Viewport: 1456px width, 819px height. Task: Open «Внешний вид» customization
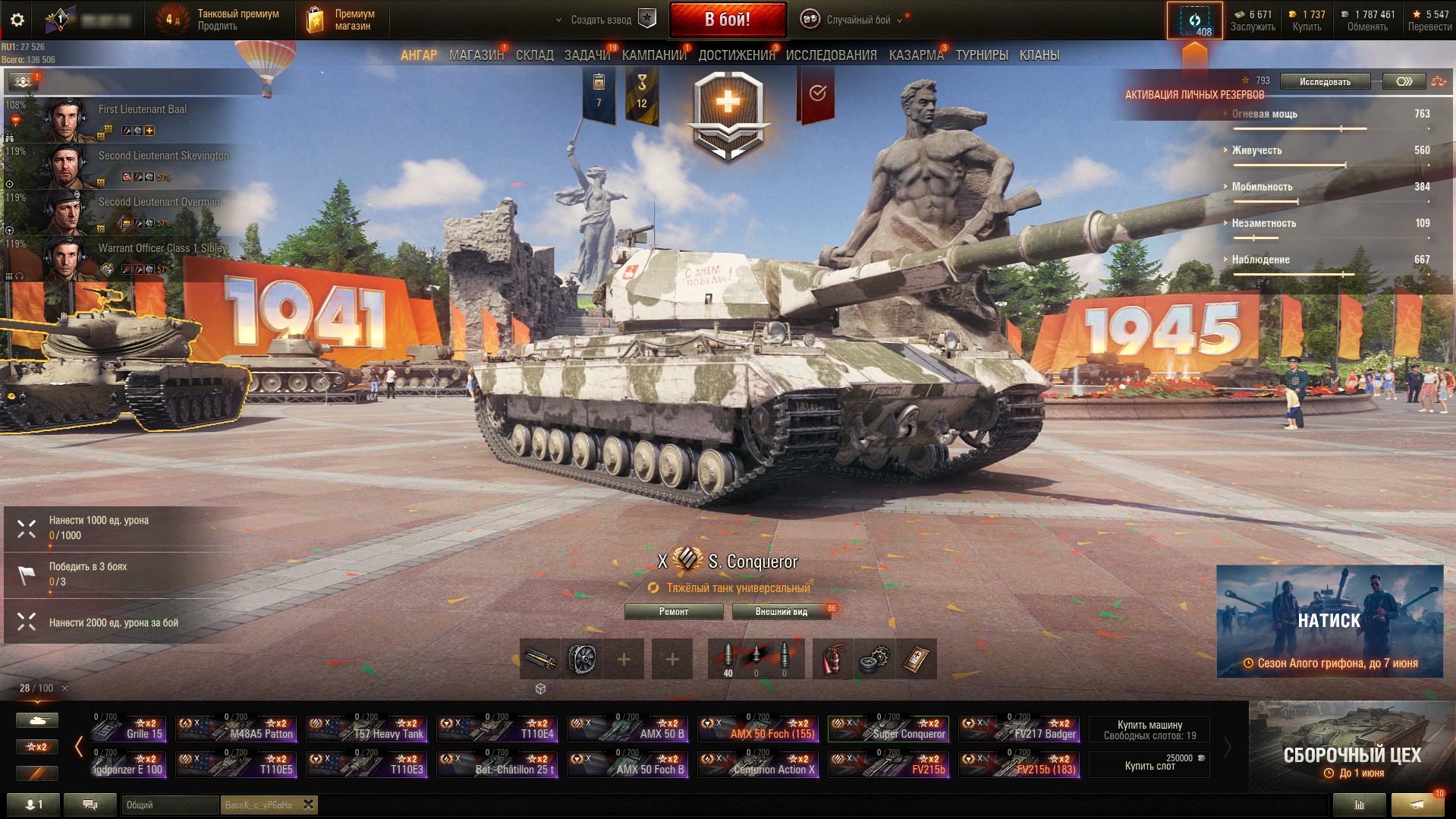[x=781, y=612]
